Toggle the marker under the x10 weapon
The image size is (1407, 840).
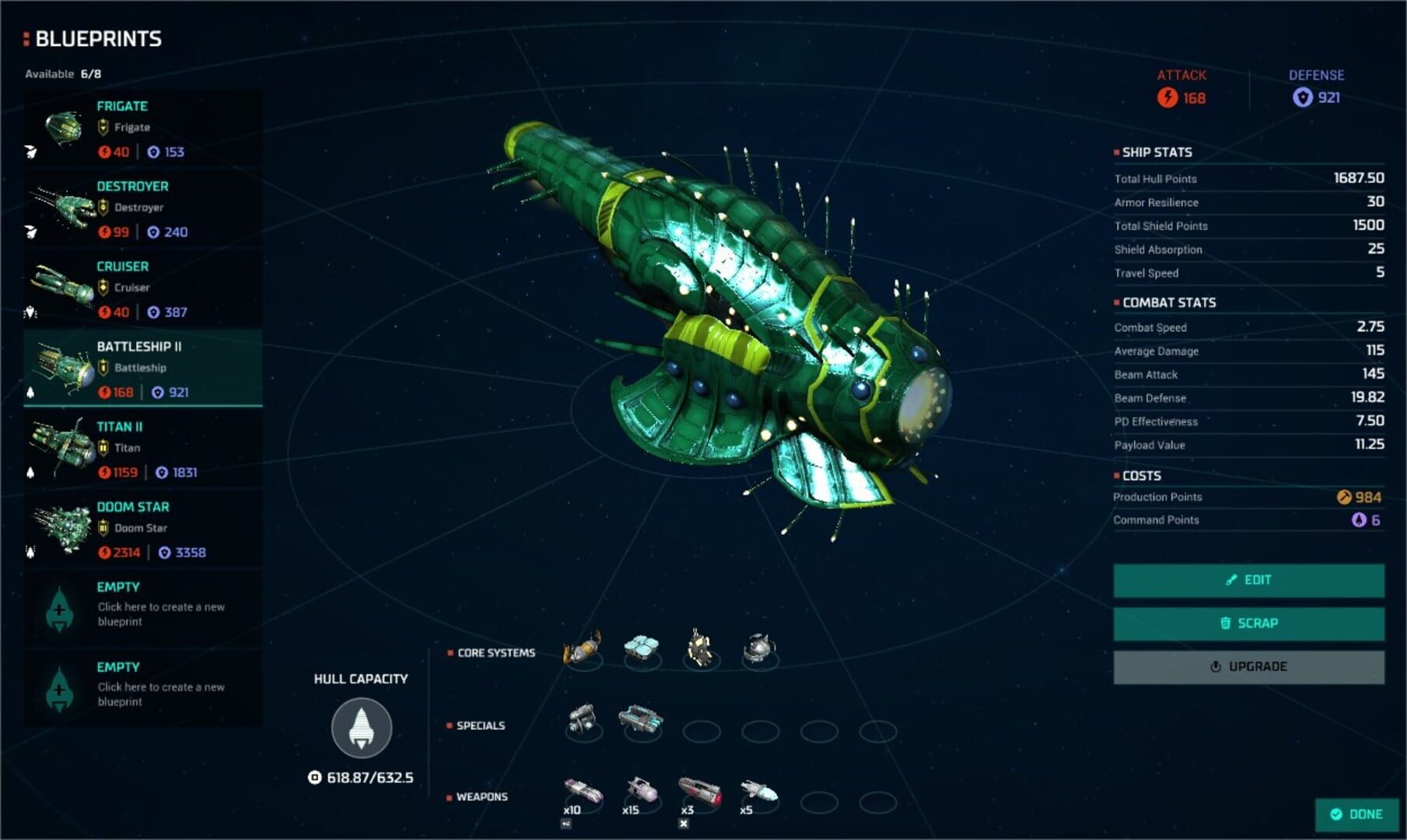pyautogui.click(x=566, y=822)
